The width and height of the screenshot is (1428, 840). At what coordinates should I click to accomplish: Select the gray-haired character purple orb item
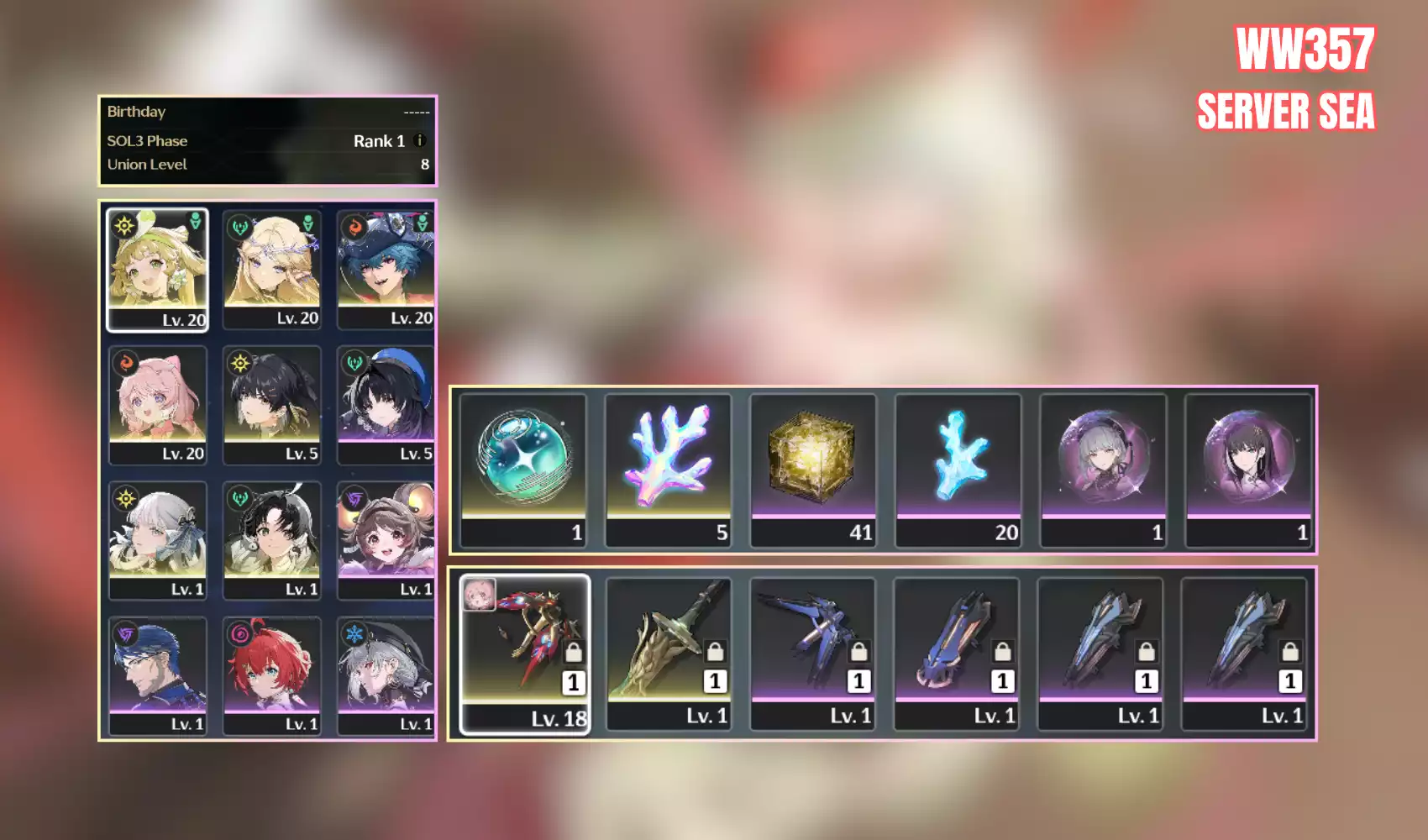1103,470
